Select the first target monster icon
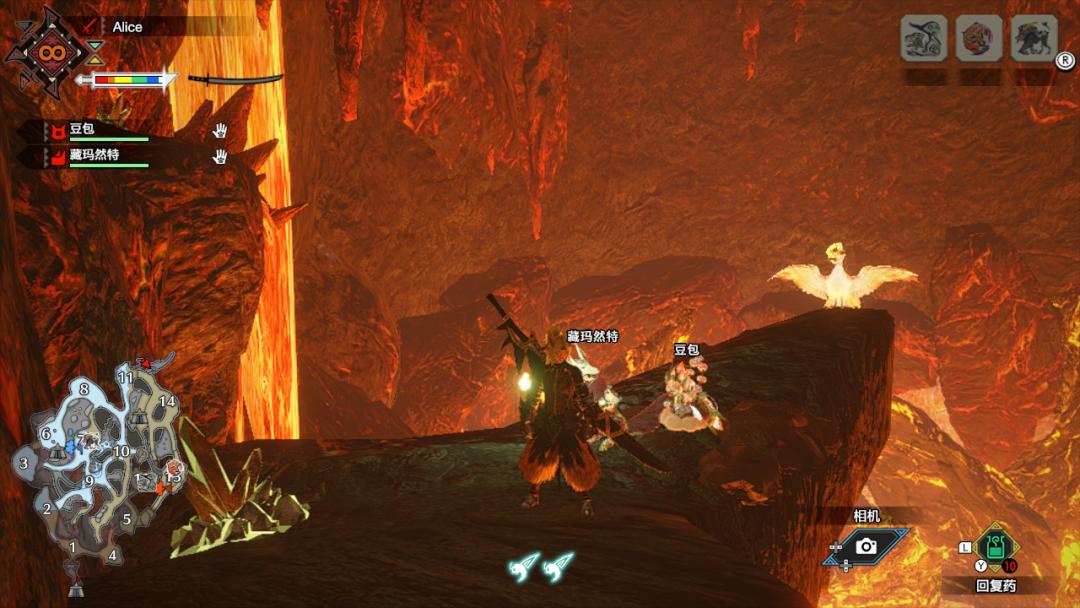This screenshot has width=1080, height=608. (x=923, y=40)
